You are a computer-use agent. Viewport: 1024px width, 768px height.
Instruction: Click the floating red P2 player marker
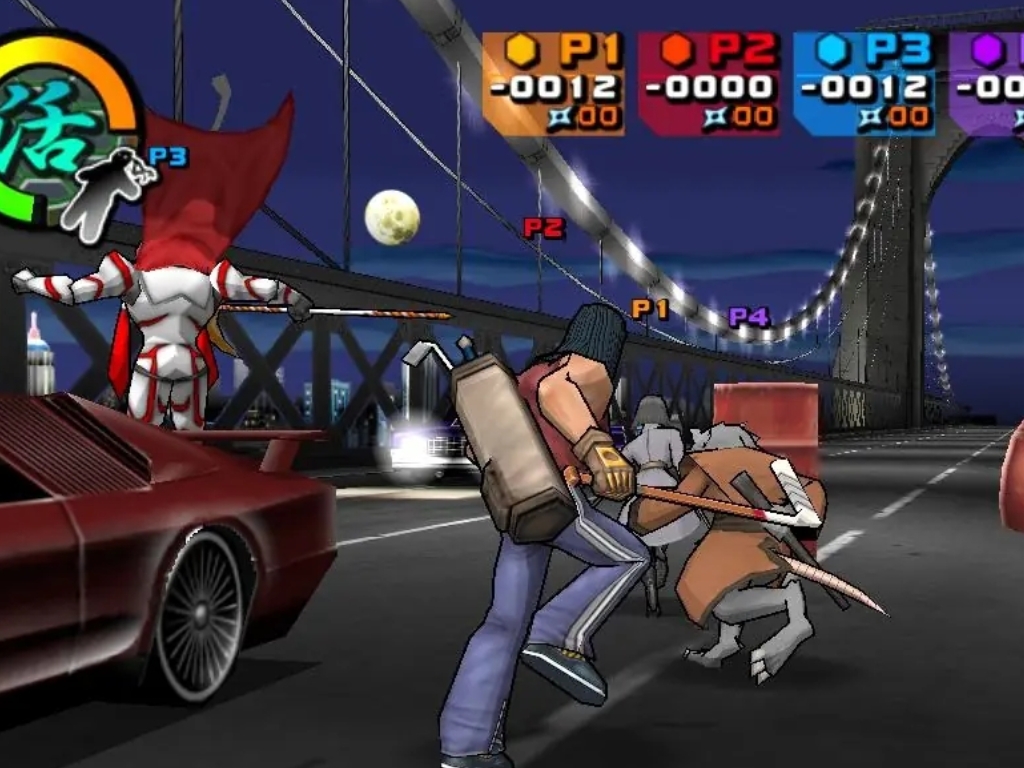point(544,228)
